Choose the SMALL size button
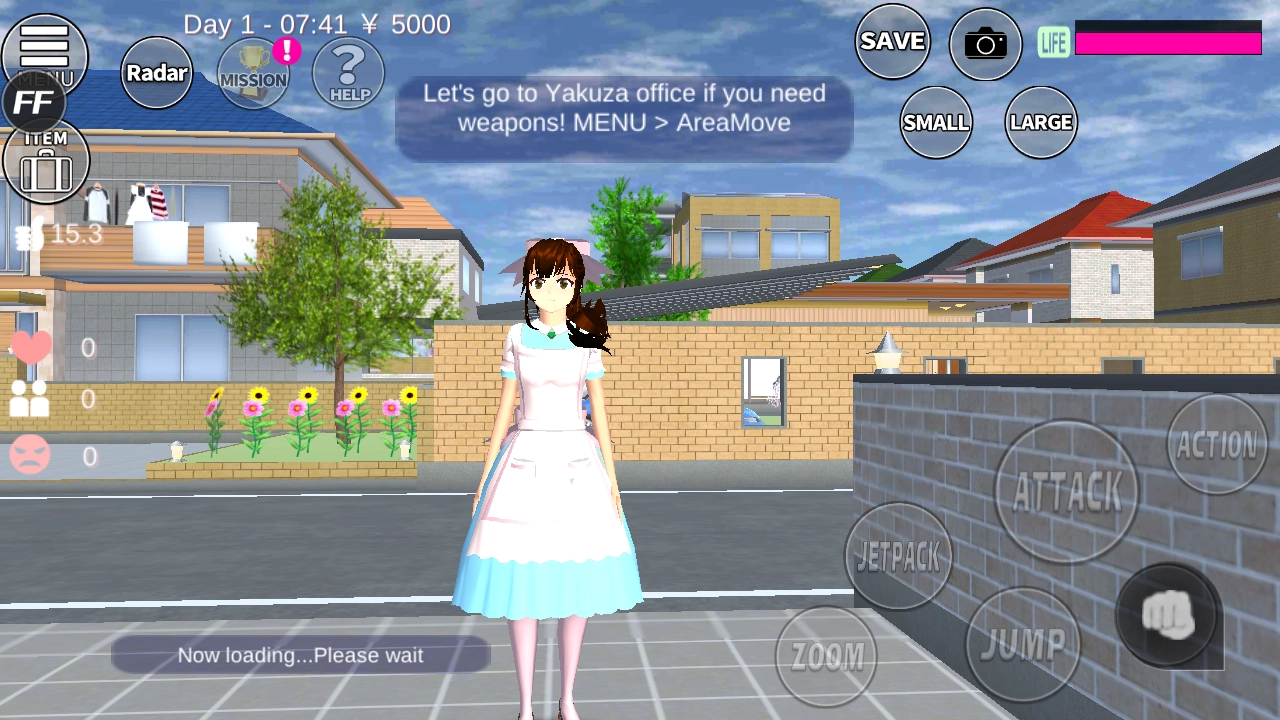1280x720 pixels. 936,122
